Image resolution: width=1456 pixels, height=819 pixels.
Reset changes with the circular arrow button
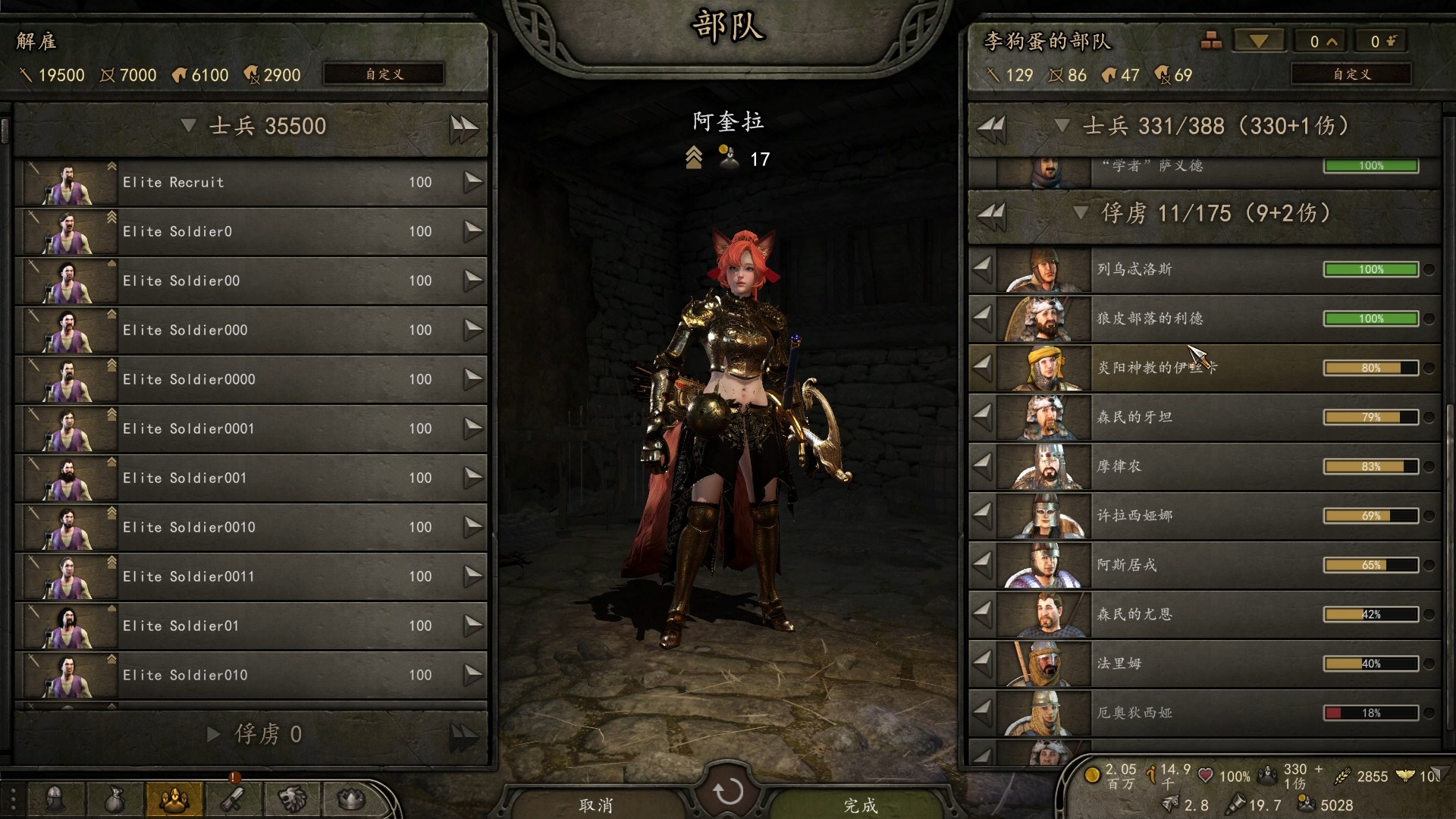point(728,792)
